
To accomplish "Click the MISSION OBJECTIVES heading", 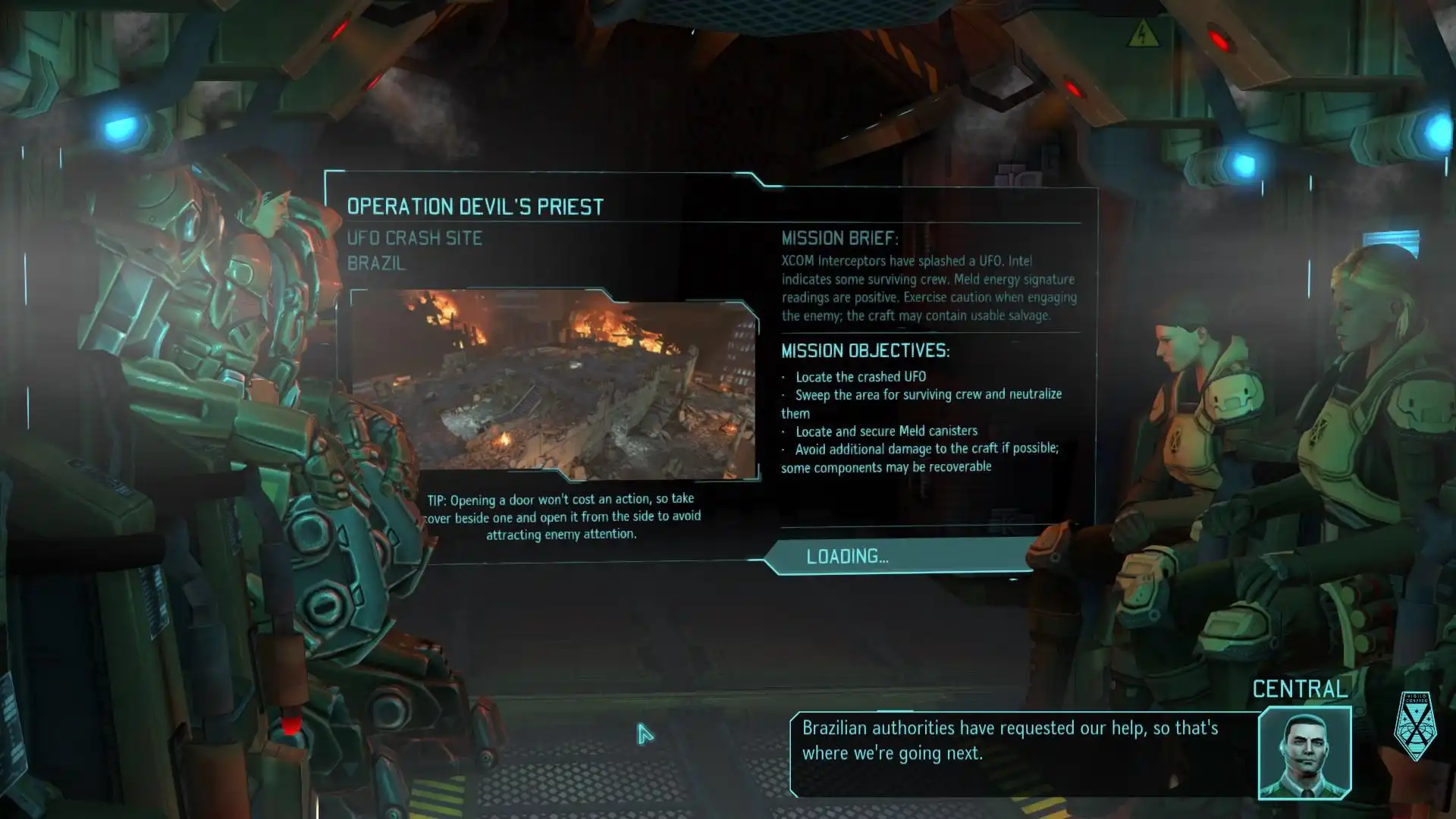I will point(864,350).
